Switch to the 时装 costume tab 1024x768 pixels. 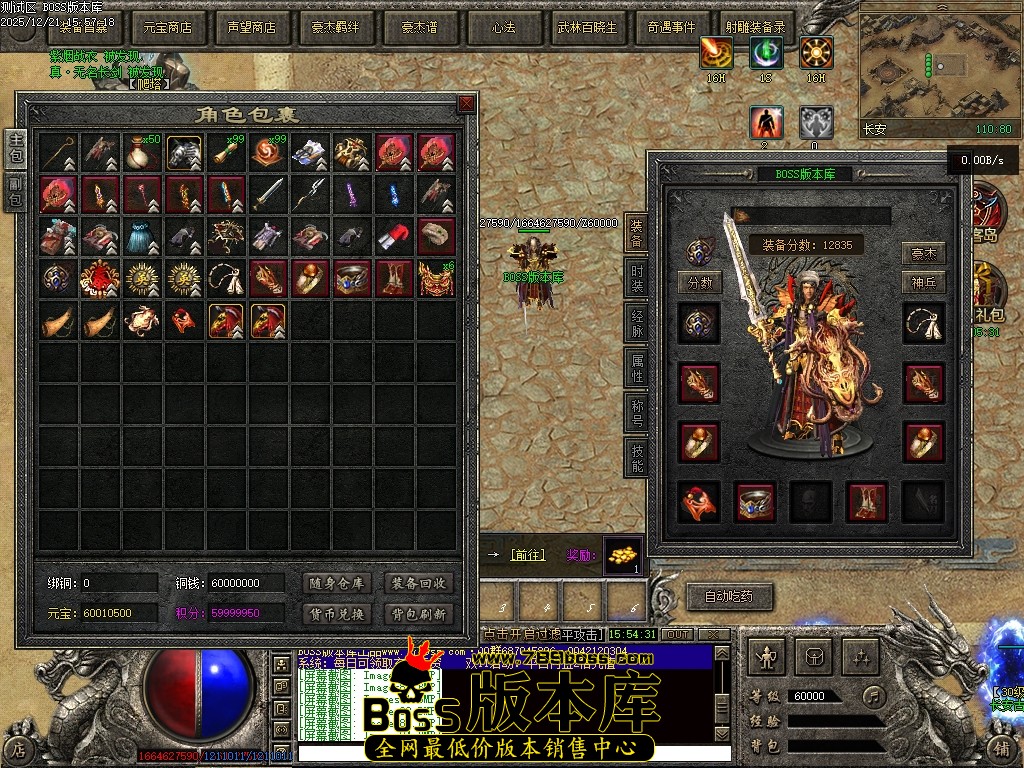point(637,278)
